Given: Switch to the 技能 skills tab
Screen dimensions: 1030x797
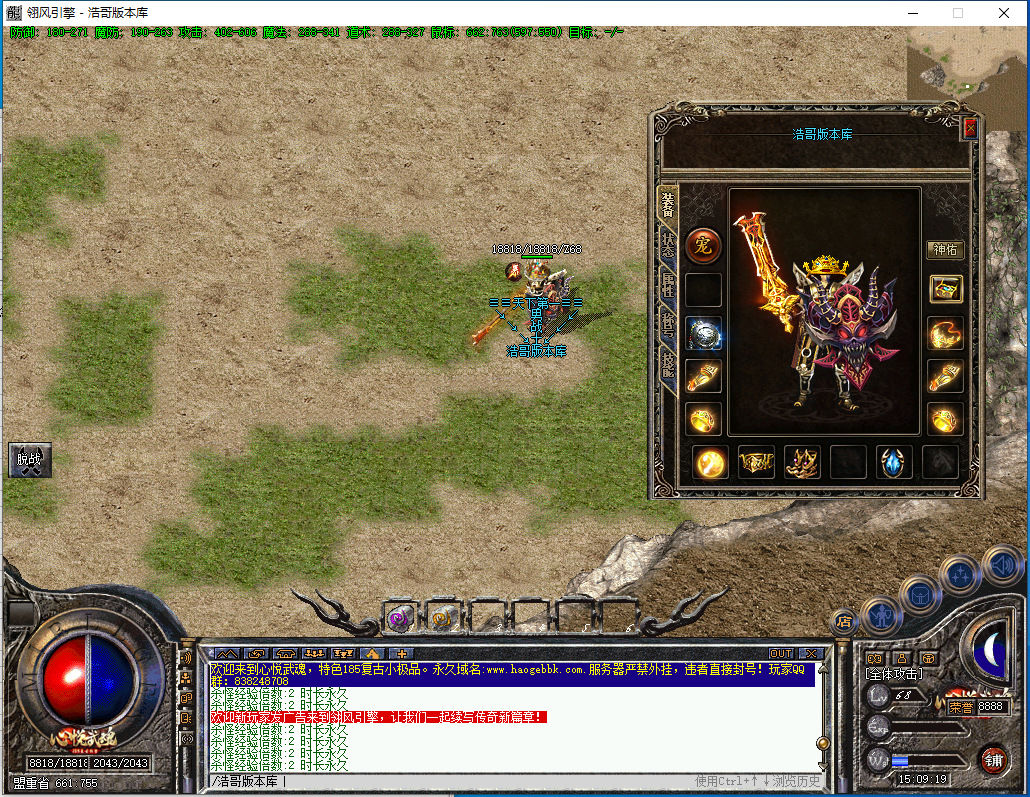Looking at the screenshot, I should 667,365.
